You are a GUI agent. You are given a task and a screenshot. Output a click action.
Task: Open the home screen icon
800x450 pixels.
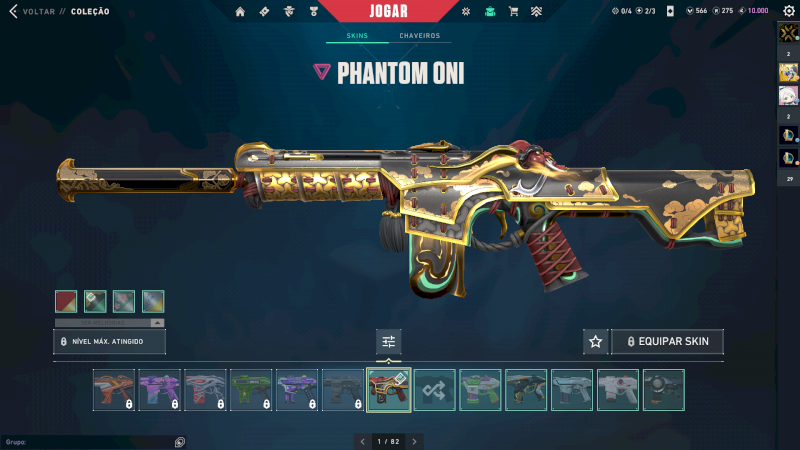(240, 12)
